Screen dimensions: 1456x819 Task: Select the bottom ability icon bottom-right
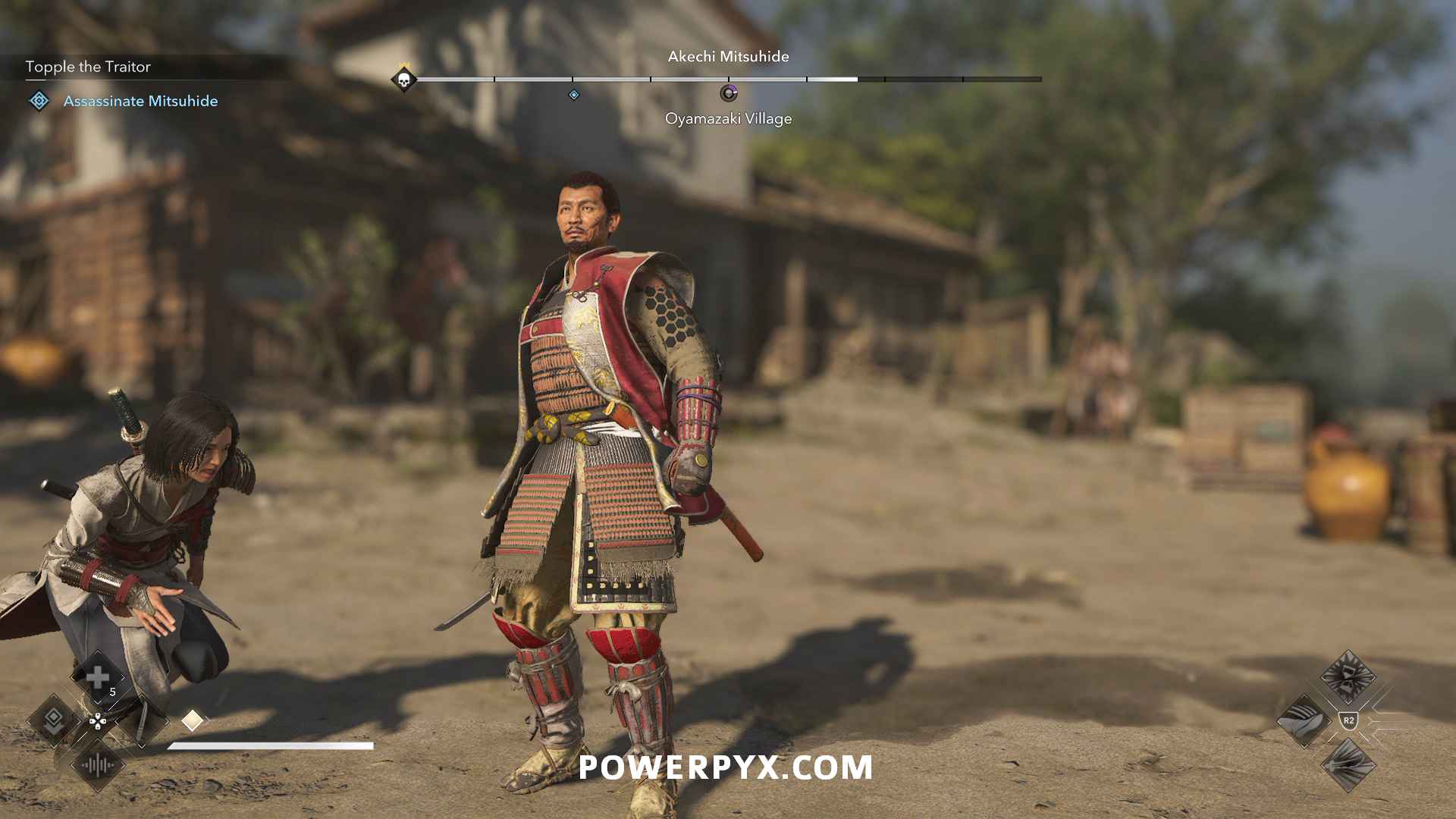point(1350,766)
